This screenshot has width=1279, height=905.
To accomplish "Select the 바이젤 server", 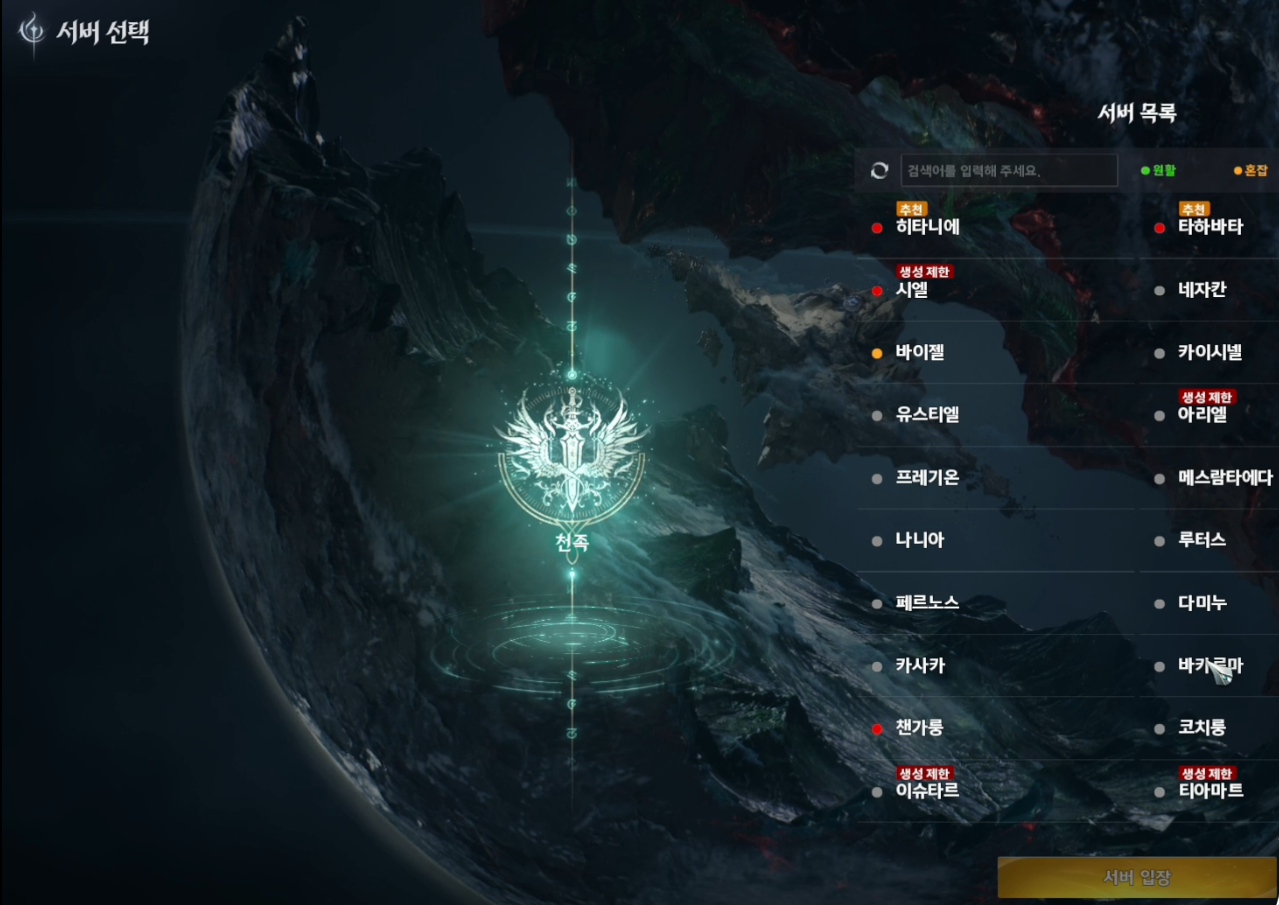I will pos(920,352).
